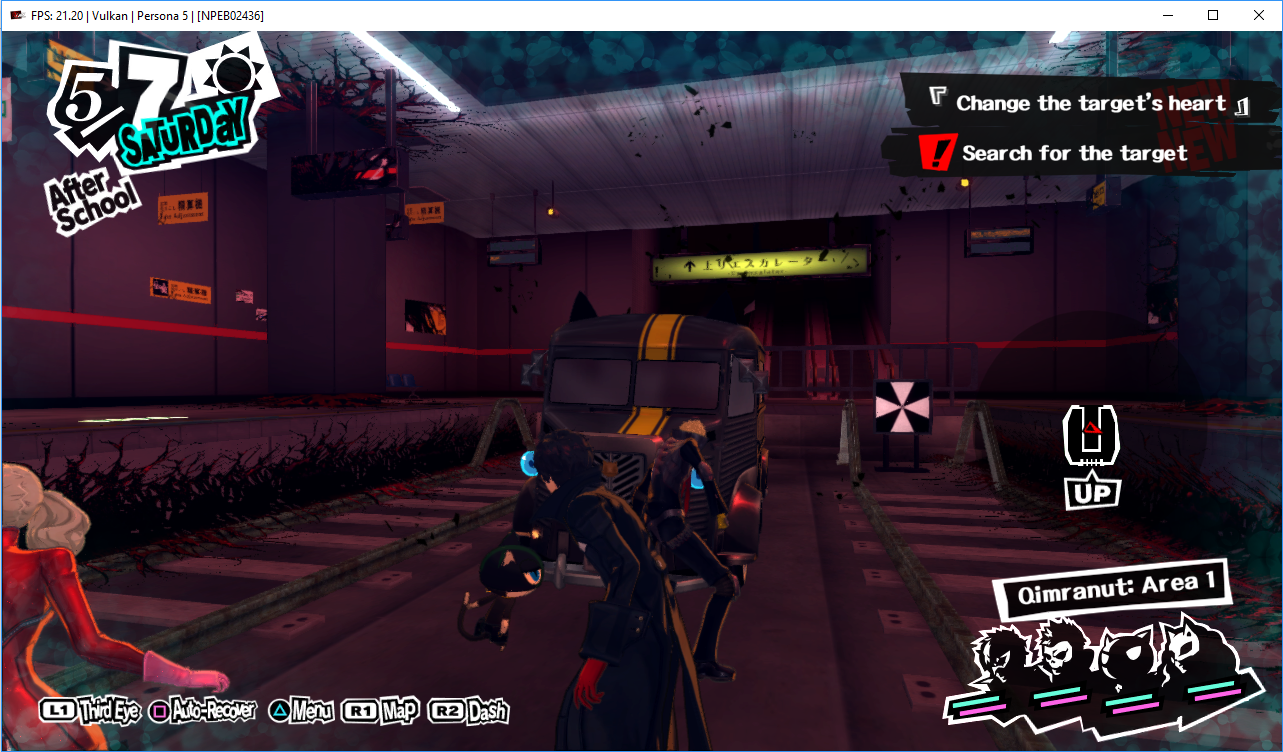This screenshot has height=752, width=1283.
Task: Maximize the emulator window
Action: click(1213, 15)
